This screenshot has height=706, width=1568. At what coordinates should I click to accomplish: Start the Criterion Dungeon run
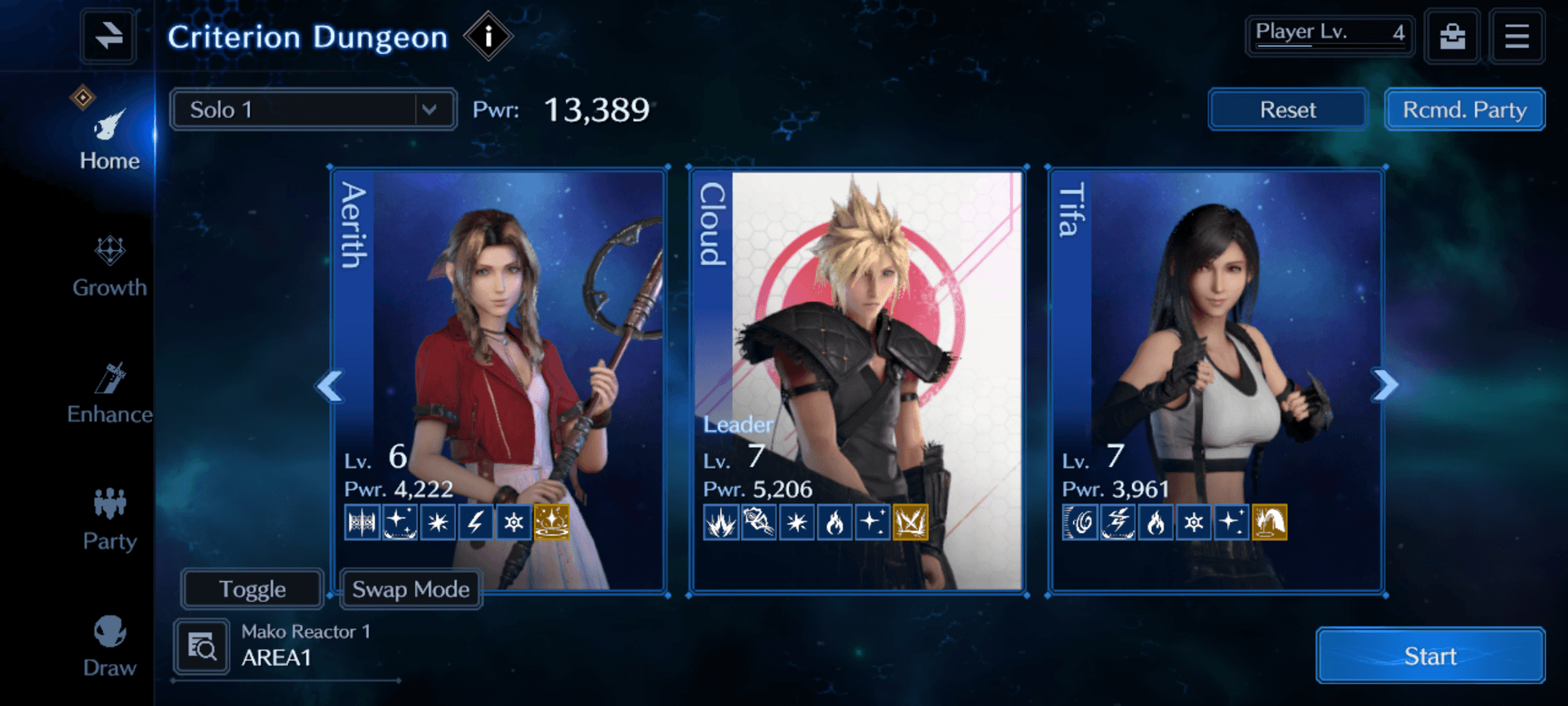(x=1430, y=655)
